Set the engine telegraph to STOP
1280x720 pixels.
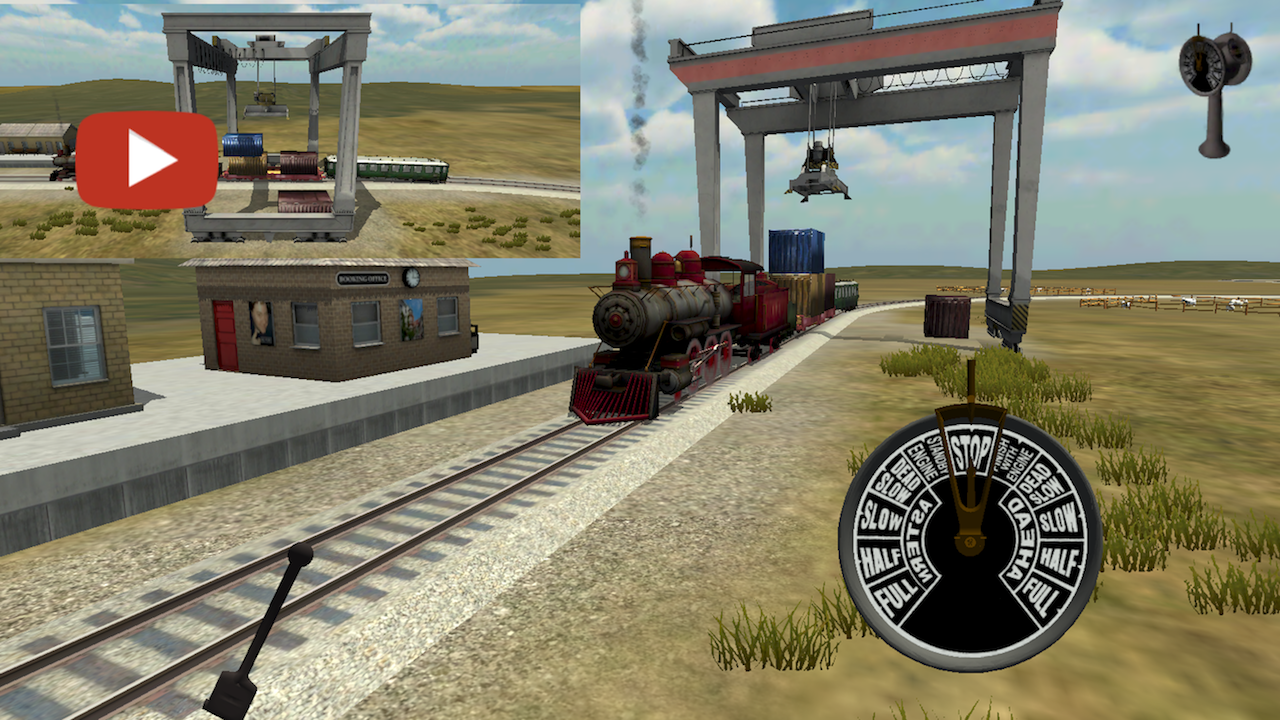(971, 451)
